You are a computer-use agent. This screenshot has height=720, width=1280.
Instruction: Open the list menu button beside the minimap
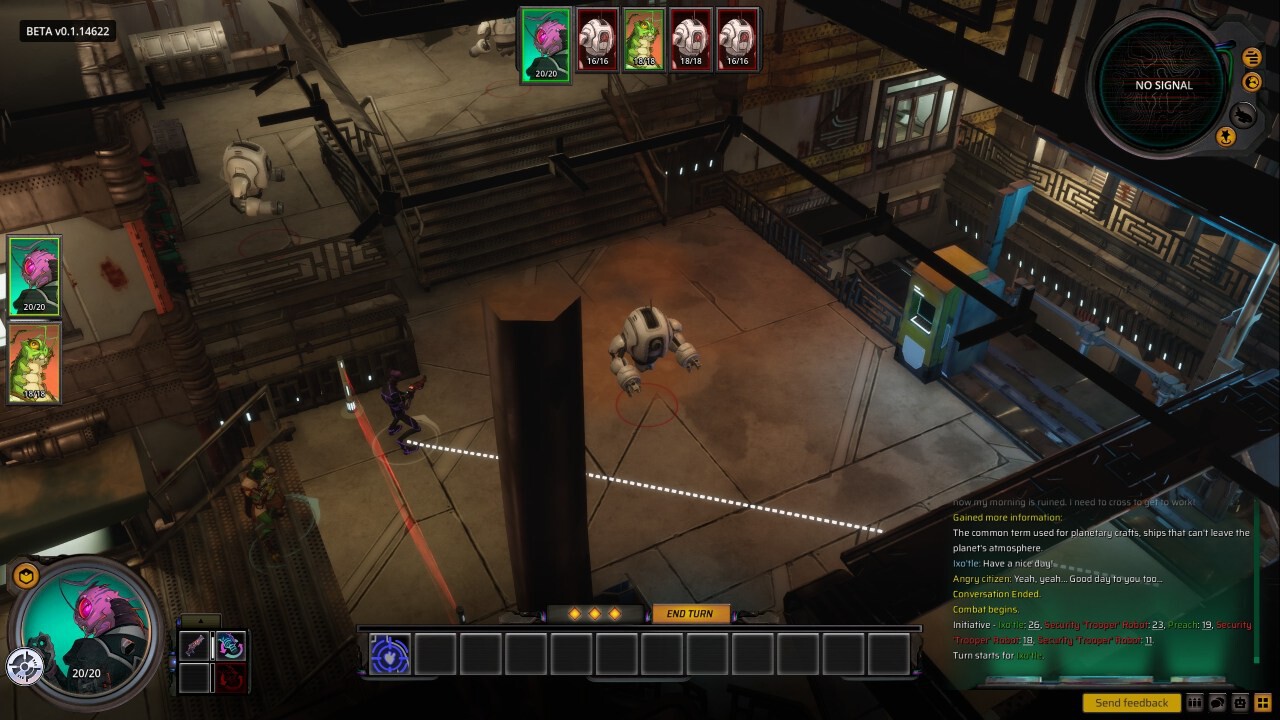[x=1251, y=58]
